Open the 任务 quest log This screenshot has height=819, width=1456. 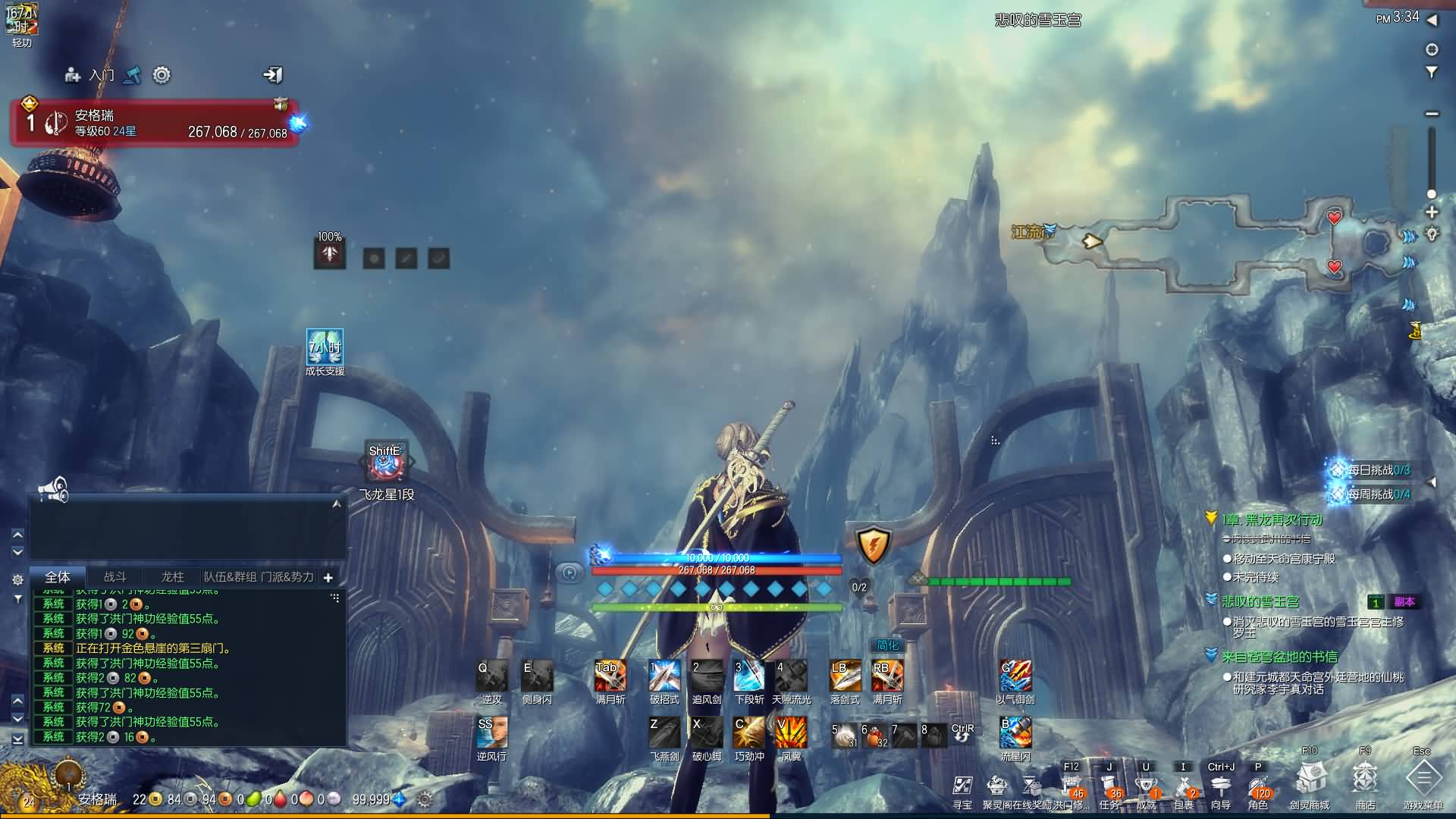(1109, 787)
